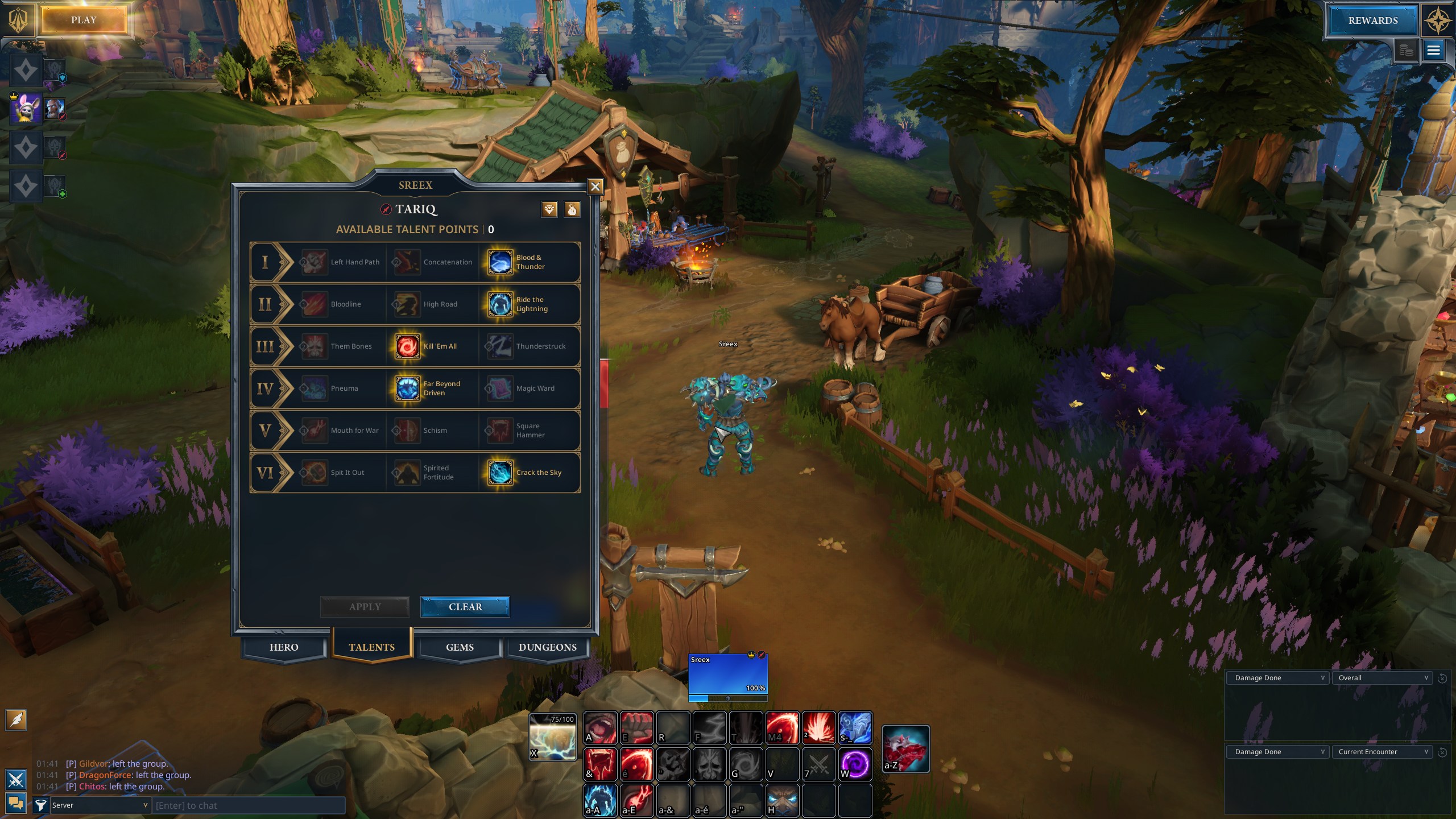Open the REWARDS panel
The height and width of the screenshot is (819, 1456).
pyautogui.click(x=1372, y=20)
